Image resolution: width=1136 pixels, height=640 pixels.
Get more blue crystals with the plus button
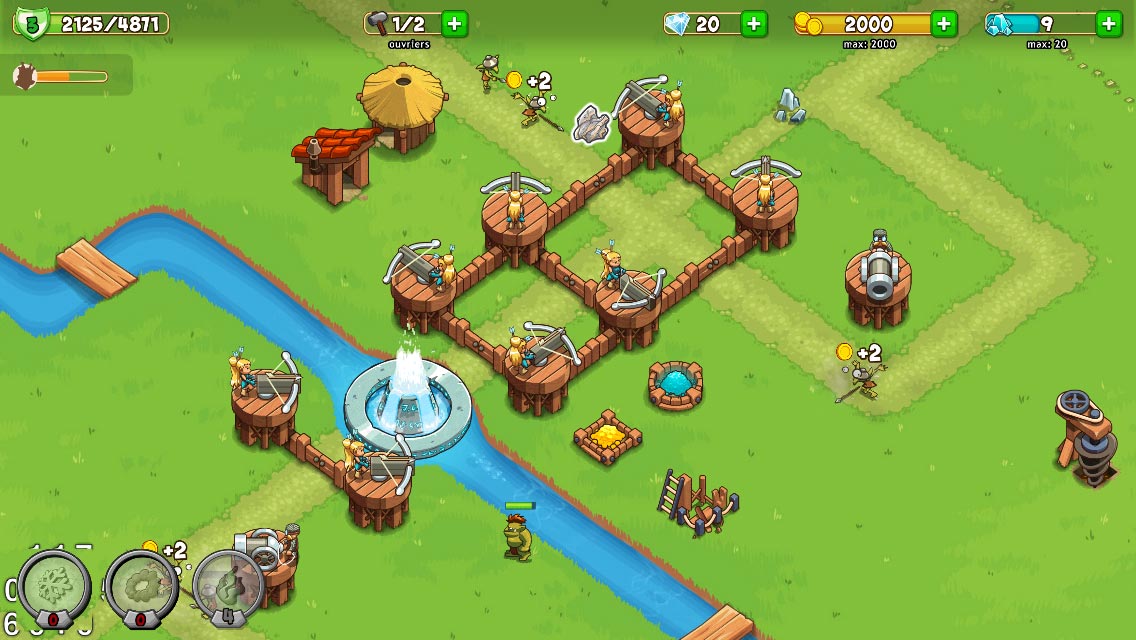click(1108, 24)
